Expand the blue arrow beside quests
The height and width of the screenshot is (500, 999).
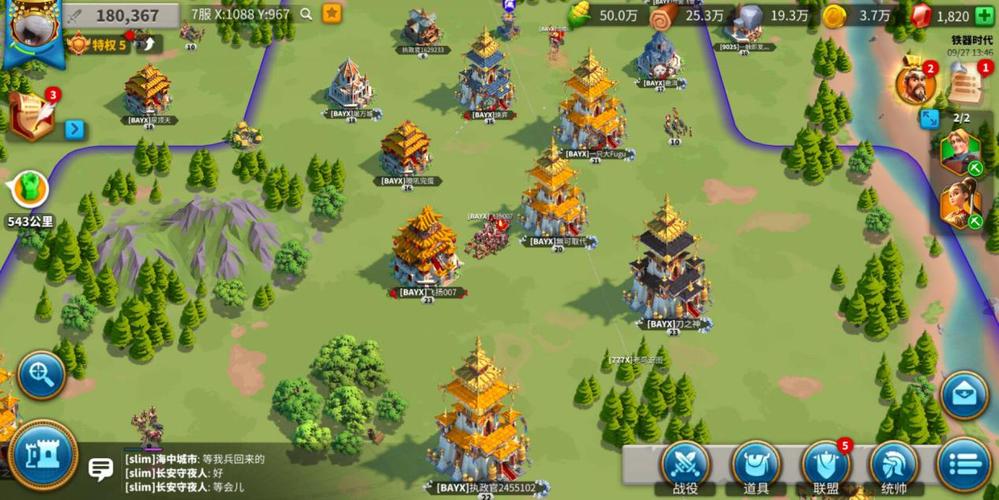point(74,129)
